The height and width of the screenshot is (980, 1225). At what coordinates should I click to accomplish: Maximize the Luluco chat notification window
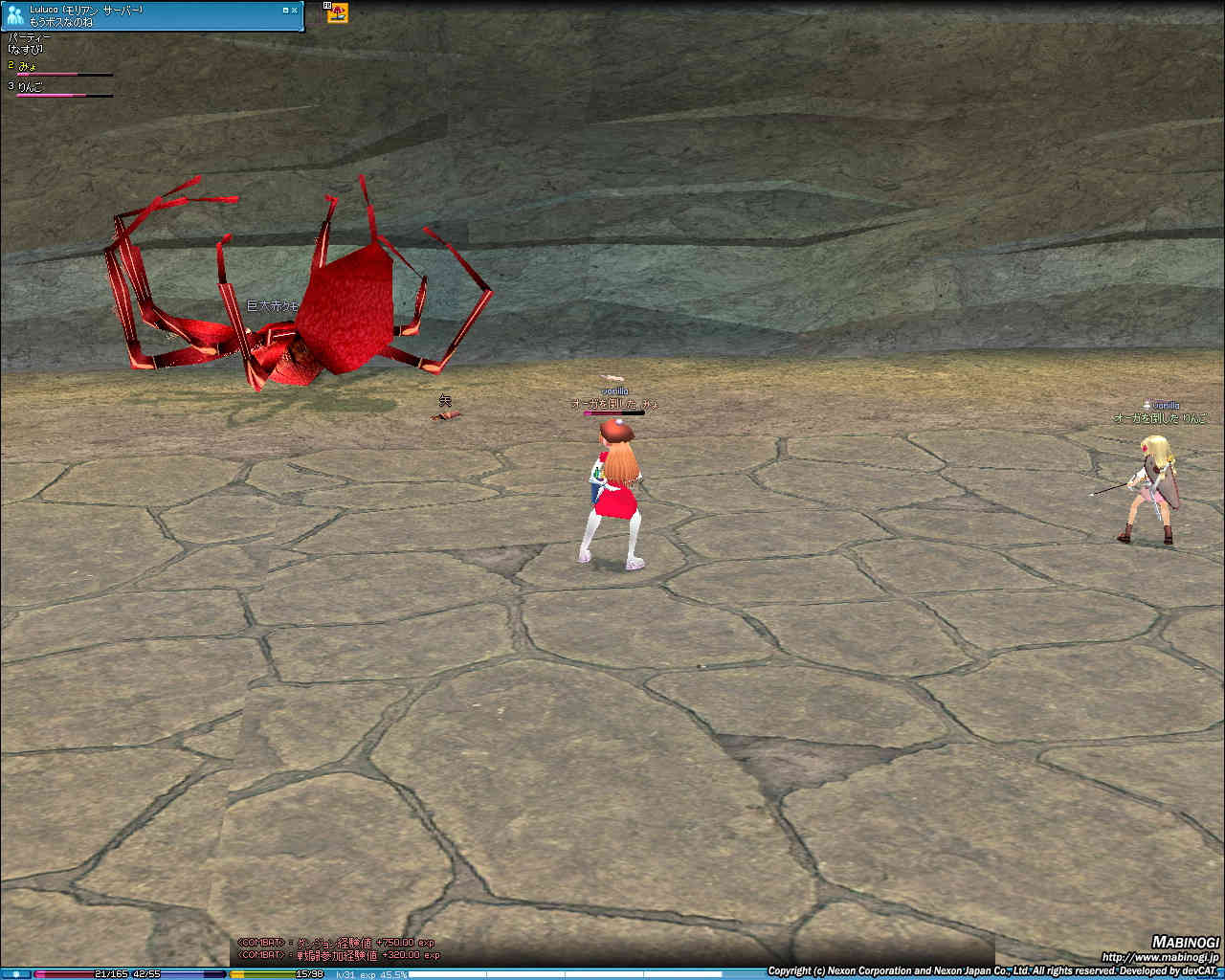[x=285, y=10]
